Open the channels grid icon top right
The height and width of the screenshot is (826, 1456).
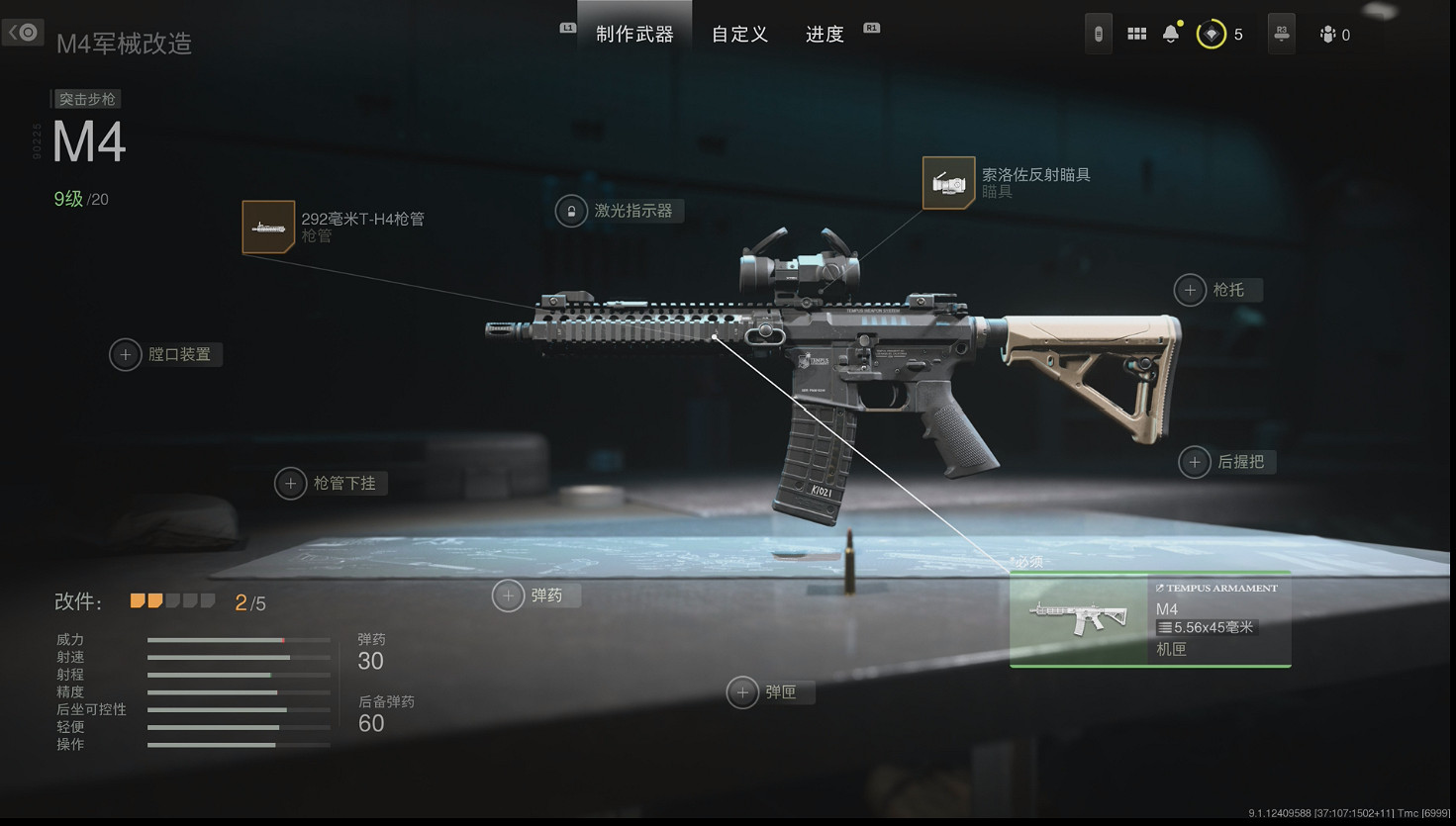(x=1136, y=33)
